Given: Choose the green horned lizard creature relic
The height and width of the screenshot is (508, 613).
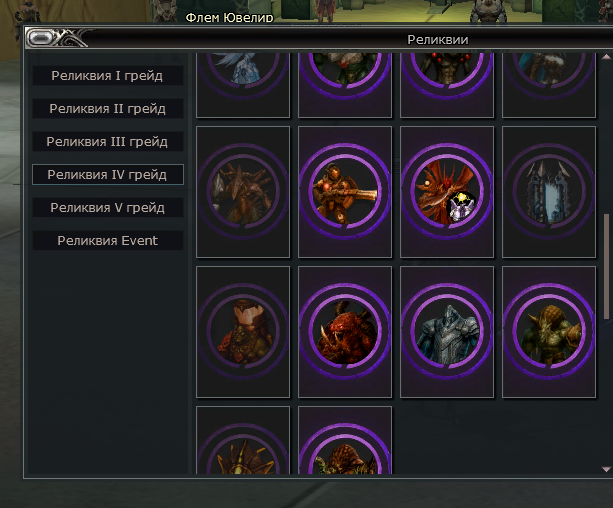Looking at the screenshot, I should coord(549,332).
